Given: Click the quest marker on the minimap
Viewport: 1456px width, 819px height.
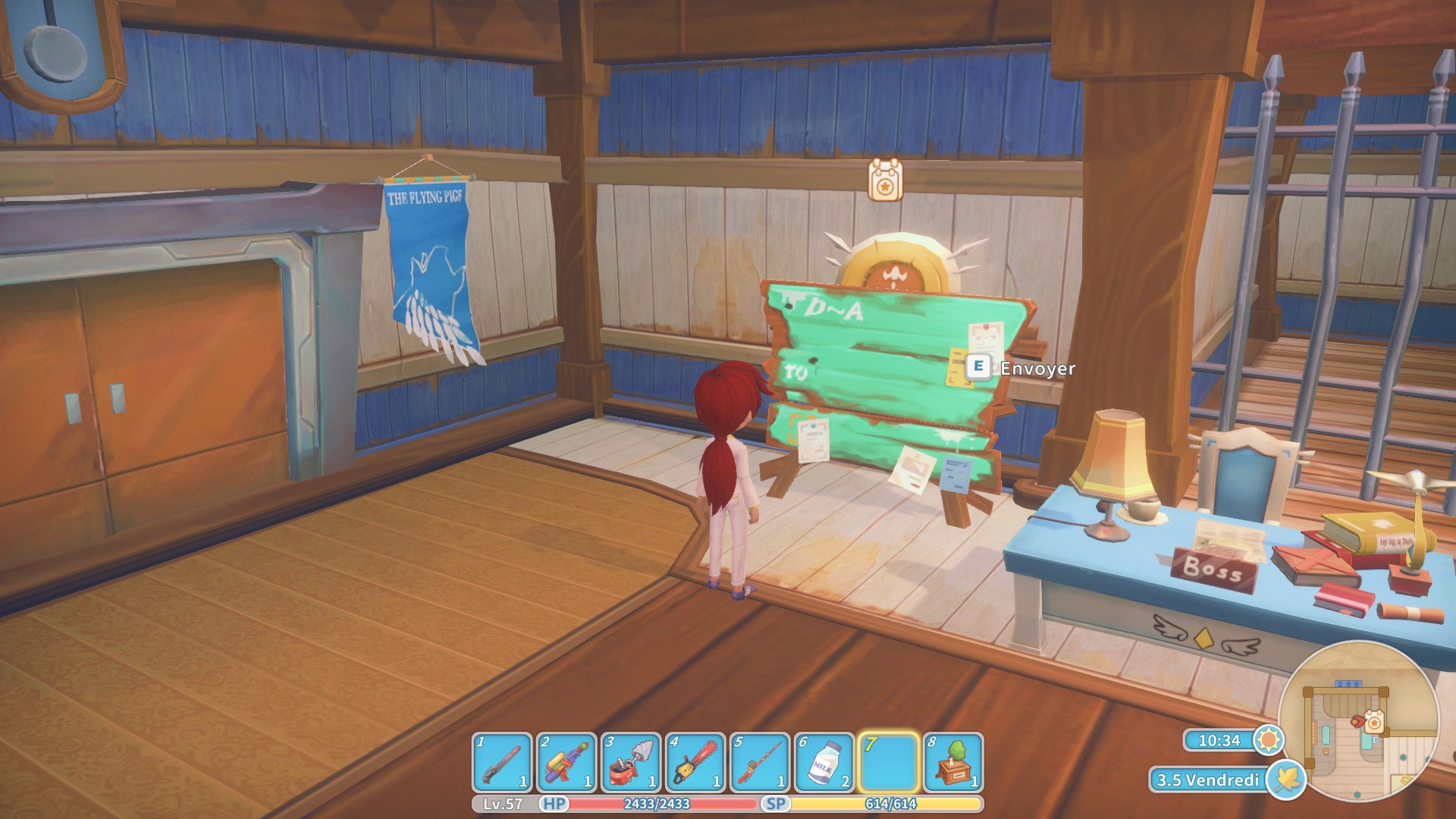Looking at the screenshot, I should (1373, 721).
